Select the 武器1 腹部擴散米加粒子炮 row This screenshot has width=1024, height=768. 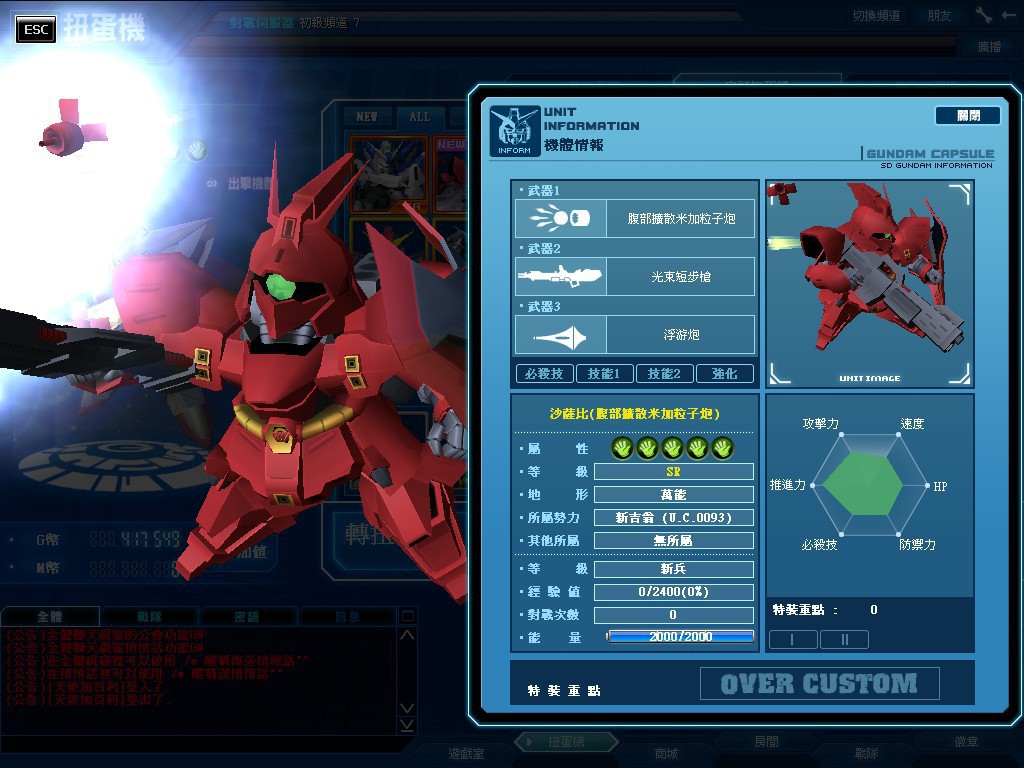[x=635, y=218]
